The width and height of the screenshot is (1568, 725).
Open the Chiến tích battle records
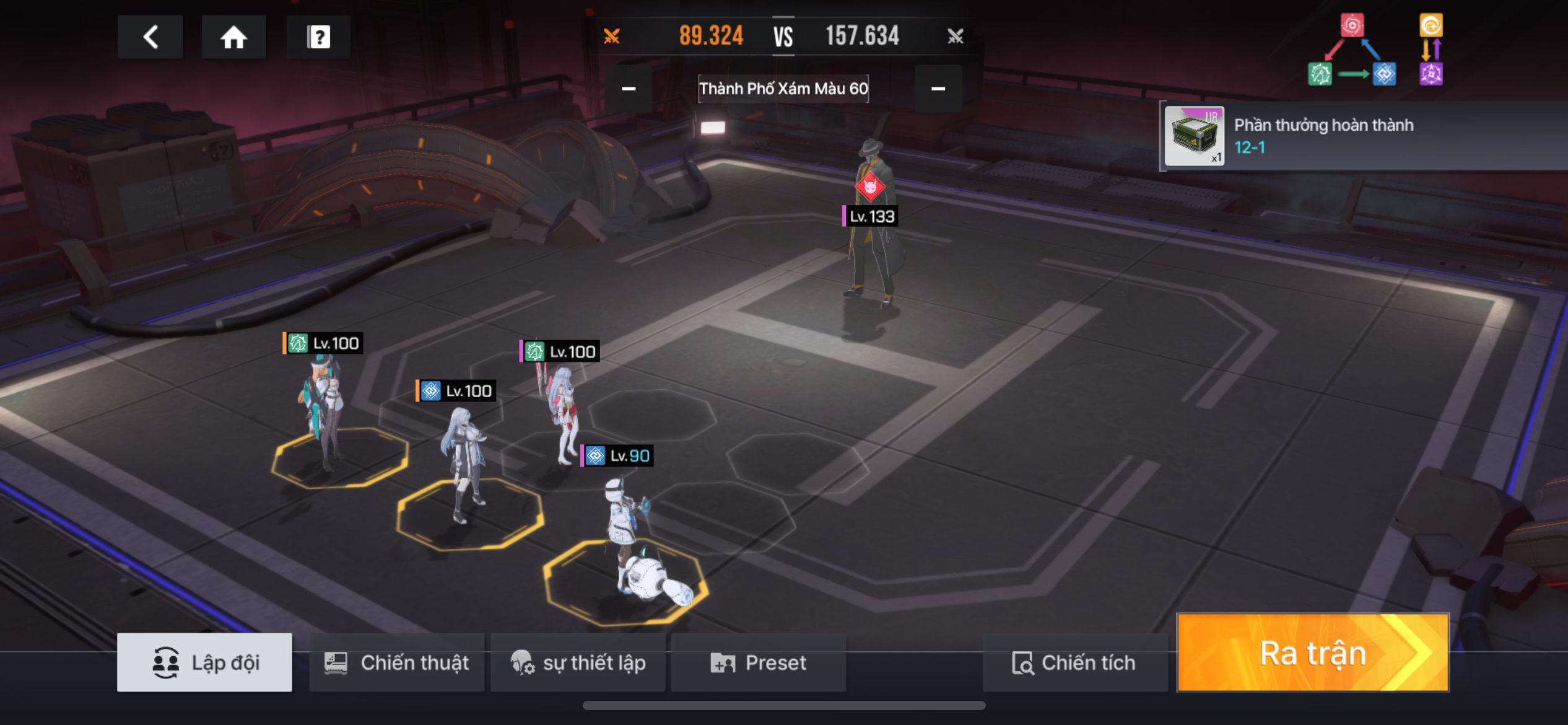pos(1074,662)
